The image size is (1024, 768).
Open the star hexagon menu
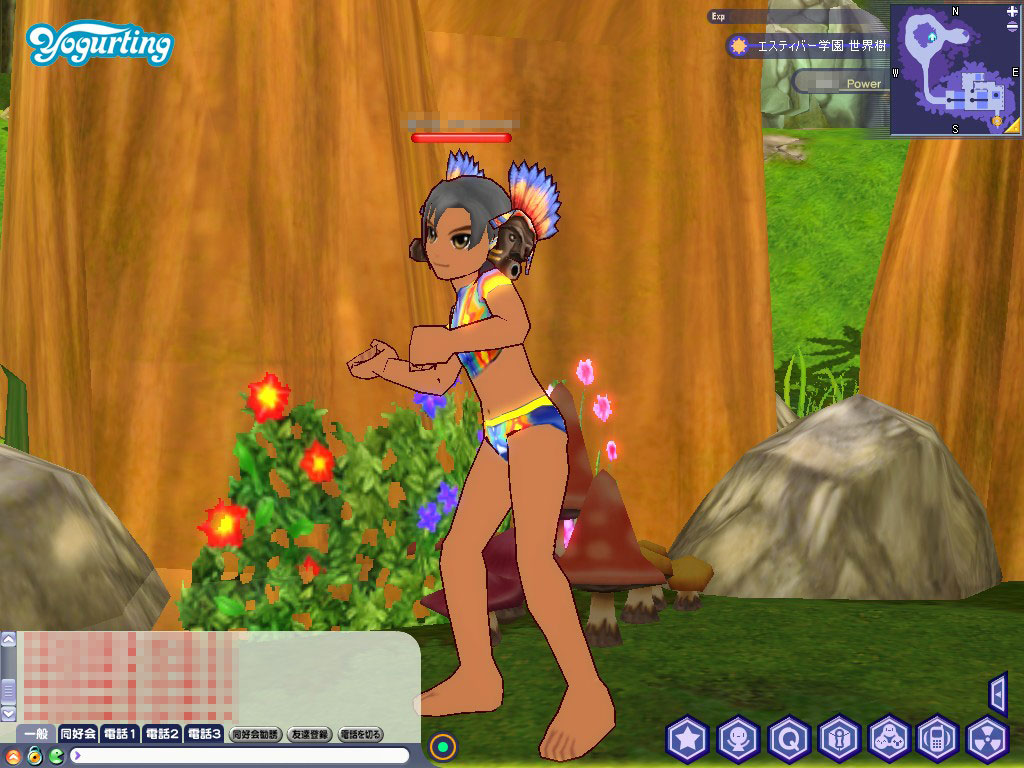point(687,740)
